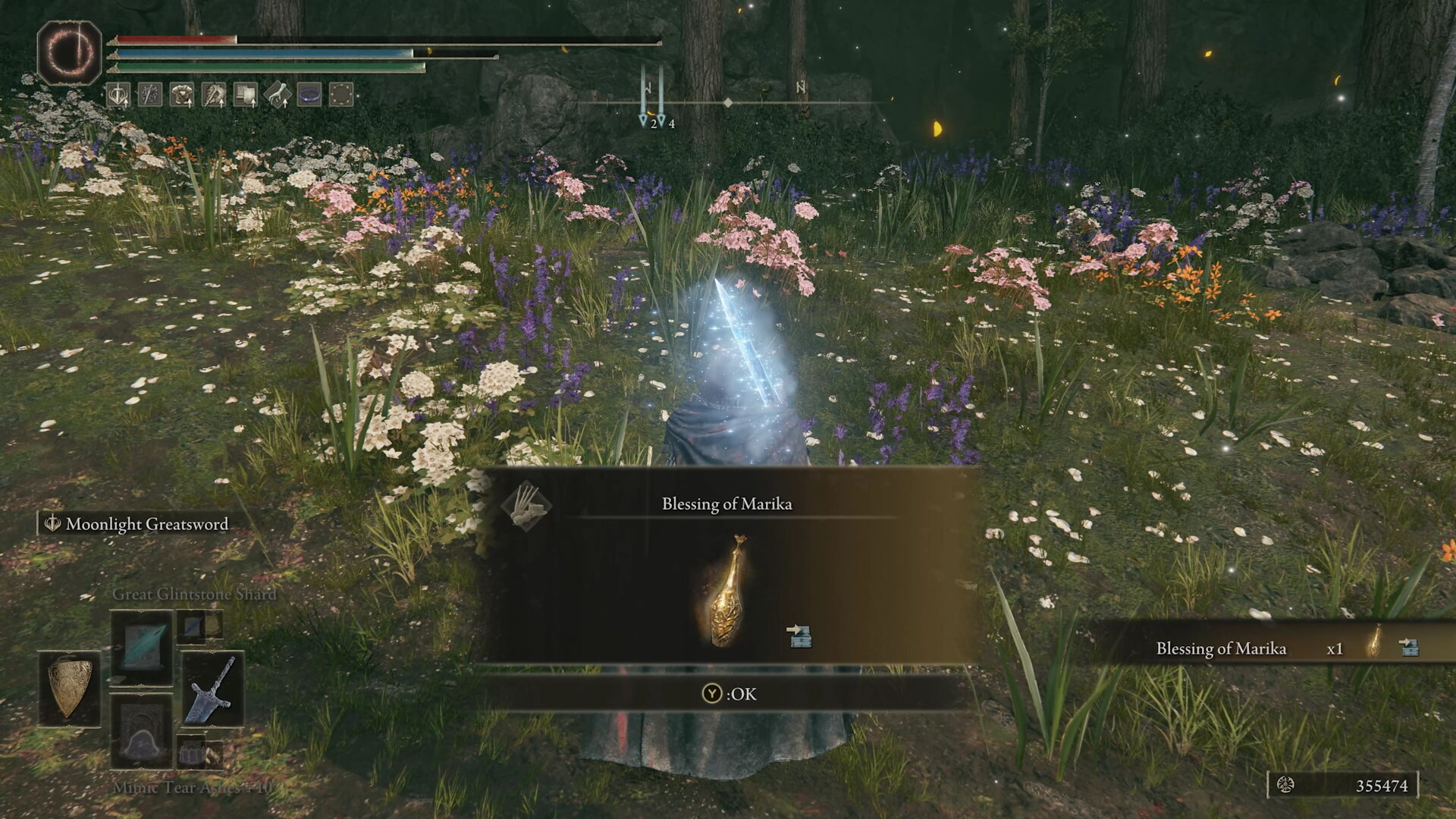Select the chest armor buff icon

click(x=181, y=95)
